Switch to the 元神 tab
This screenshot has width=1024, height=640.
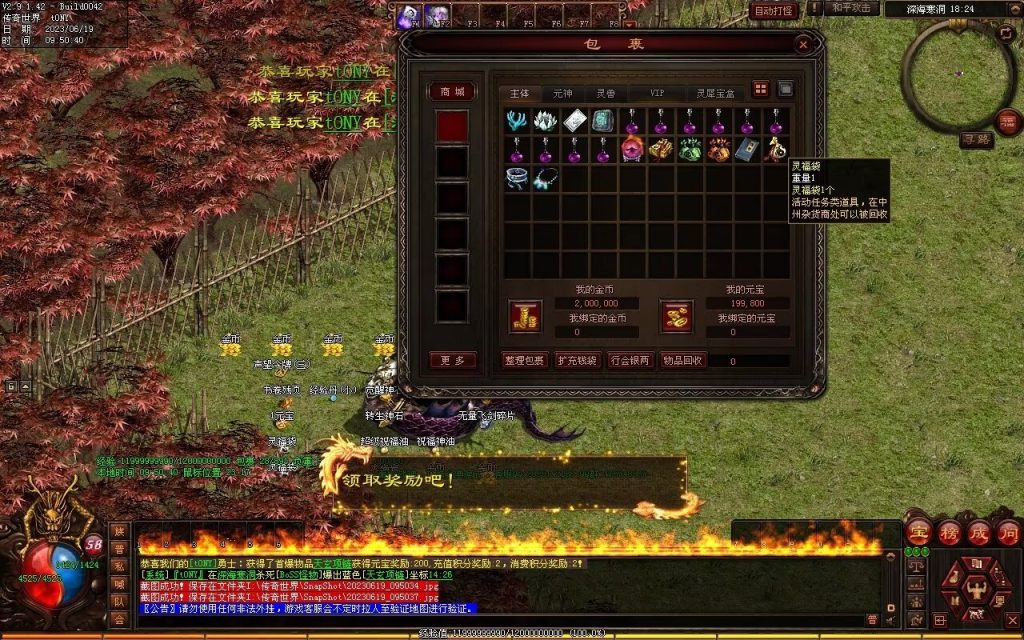point(563,92)
